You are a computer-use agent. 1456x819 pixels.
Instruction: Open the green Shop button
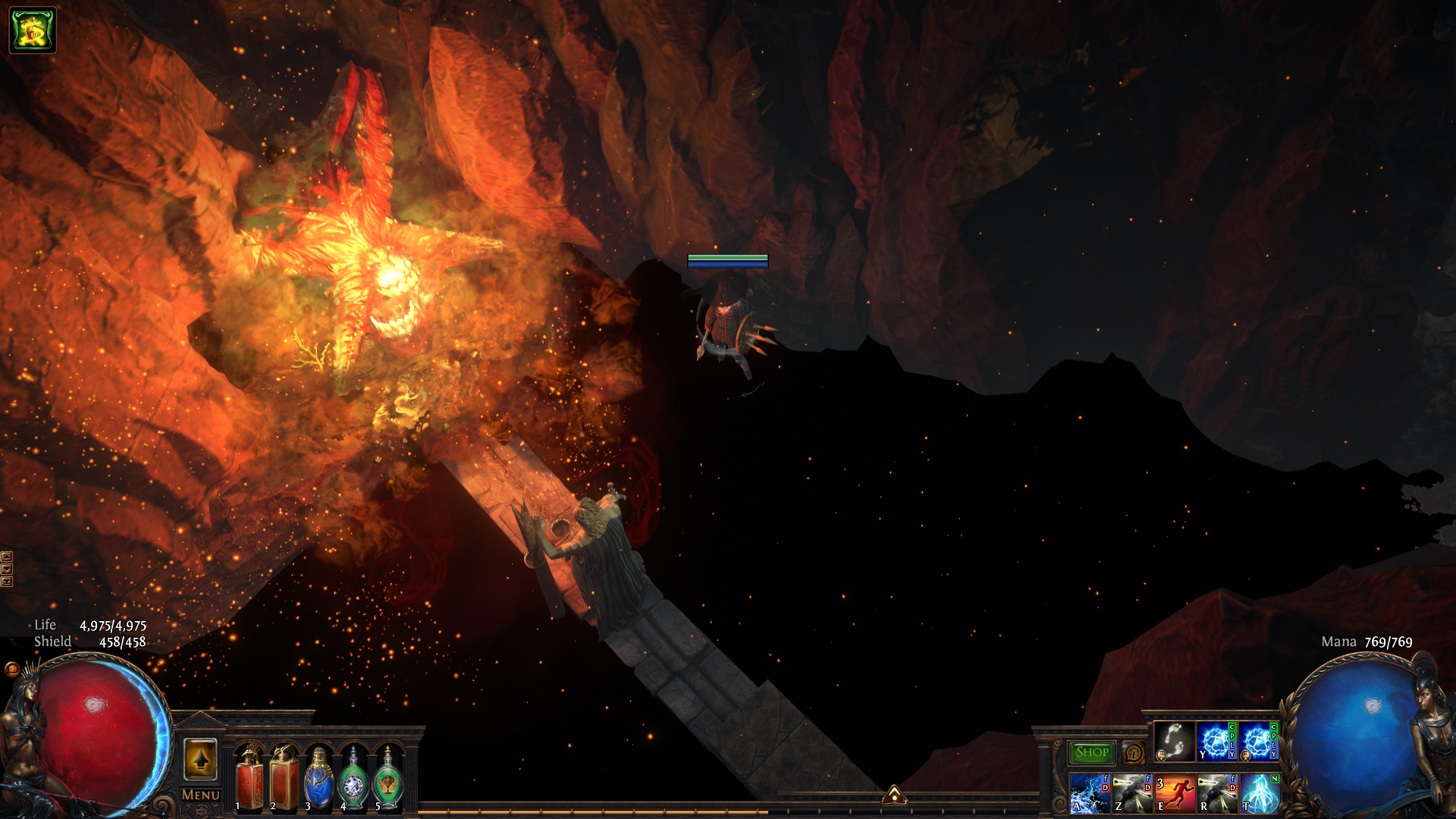(1091, 752)
